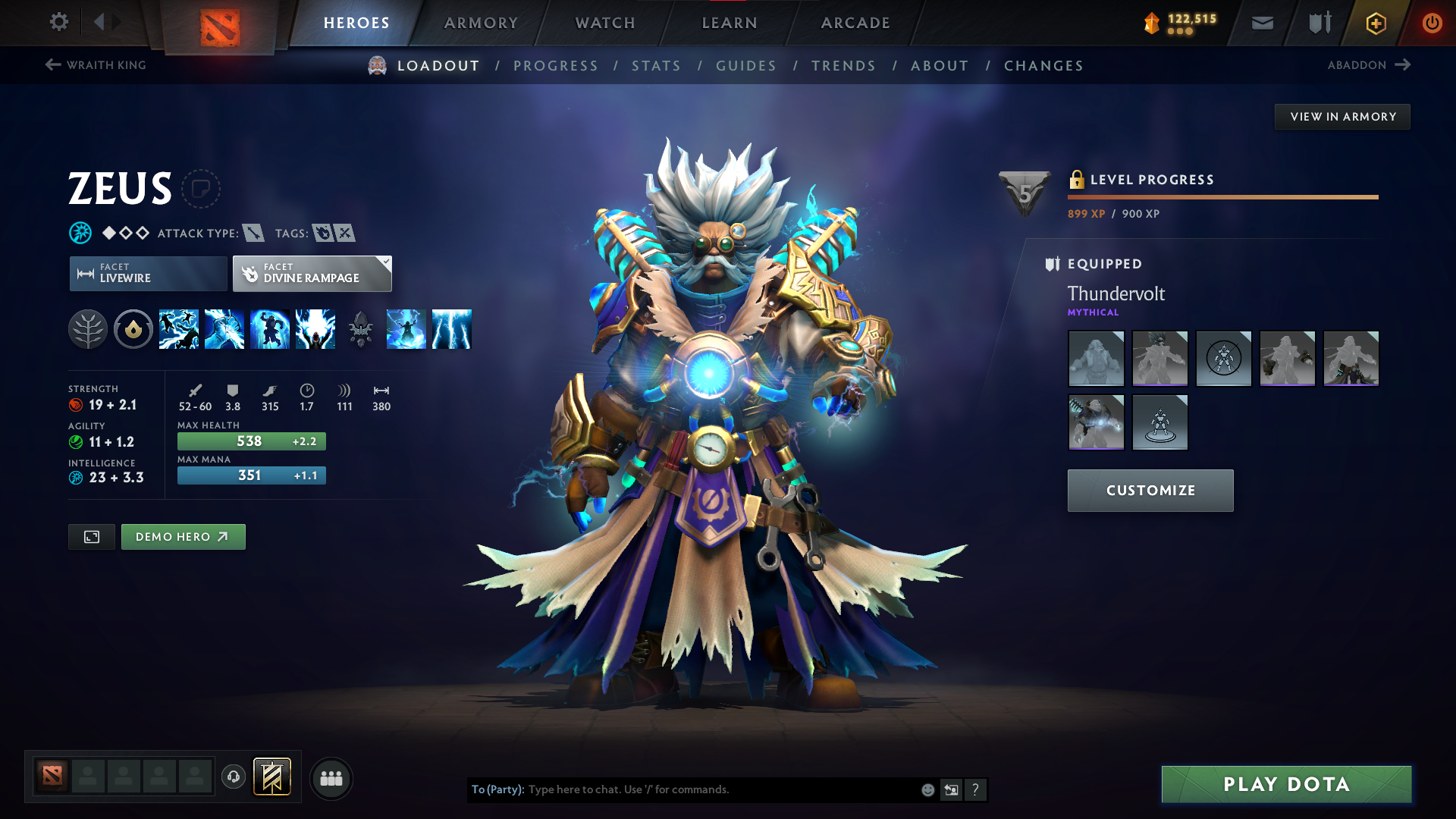Select the Divine Rampage facet
The image size is (1456, 819).
pos(311,273)
